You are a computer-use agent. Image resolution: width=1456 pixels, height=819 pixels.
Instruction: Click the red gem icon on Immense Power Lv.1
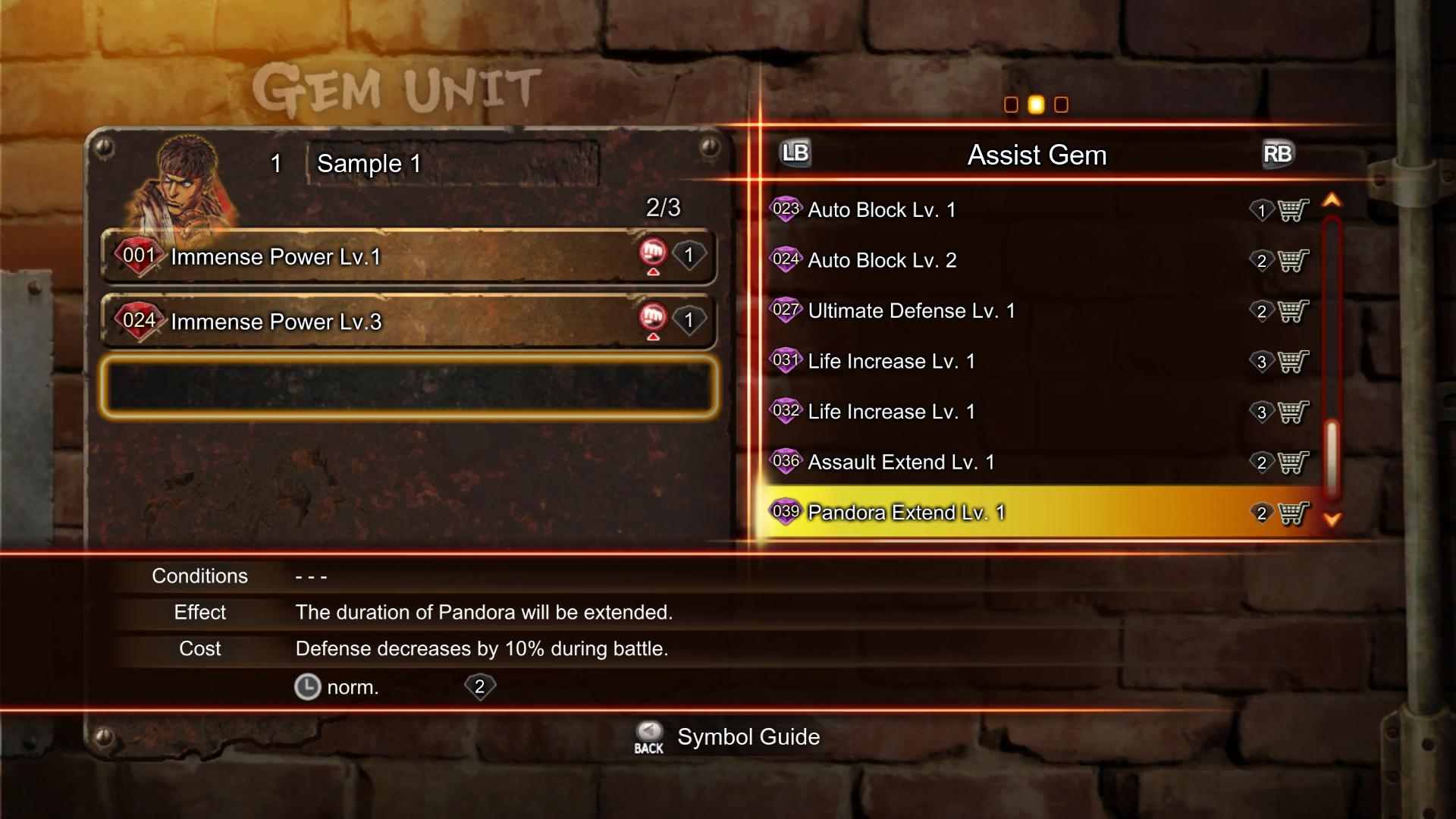click(x=139, y=256)
